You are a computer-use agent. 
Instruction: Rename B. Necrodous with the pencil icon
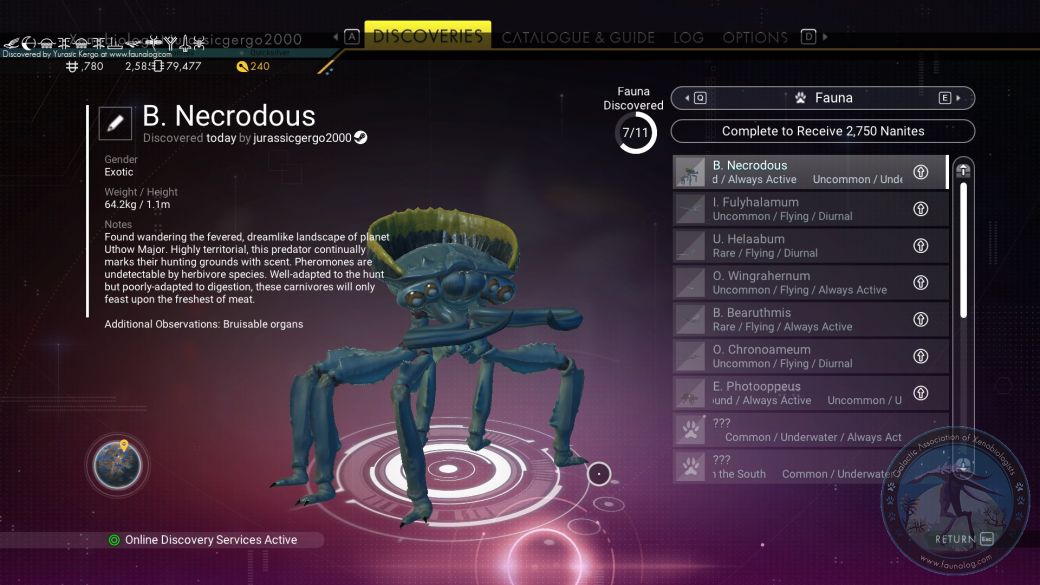coord(115,123)
